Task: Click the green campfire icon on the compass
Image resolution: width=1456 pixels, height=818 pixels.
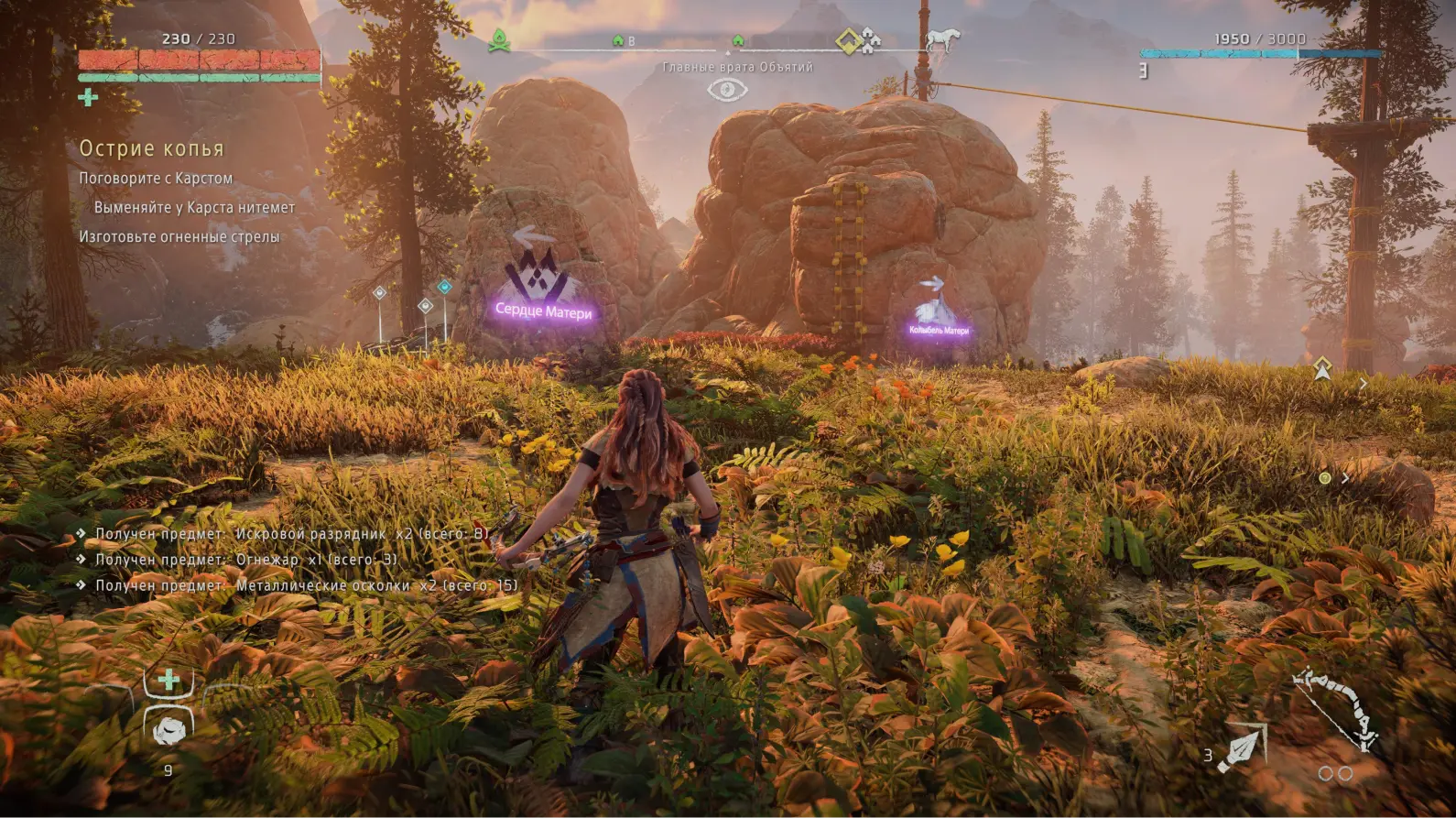Action: pyautogui.click(x=499, y=40)
